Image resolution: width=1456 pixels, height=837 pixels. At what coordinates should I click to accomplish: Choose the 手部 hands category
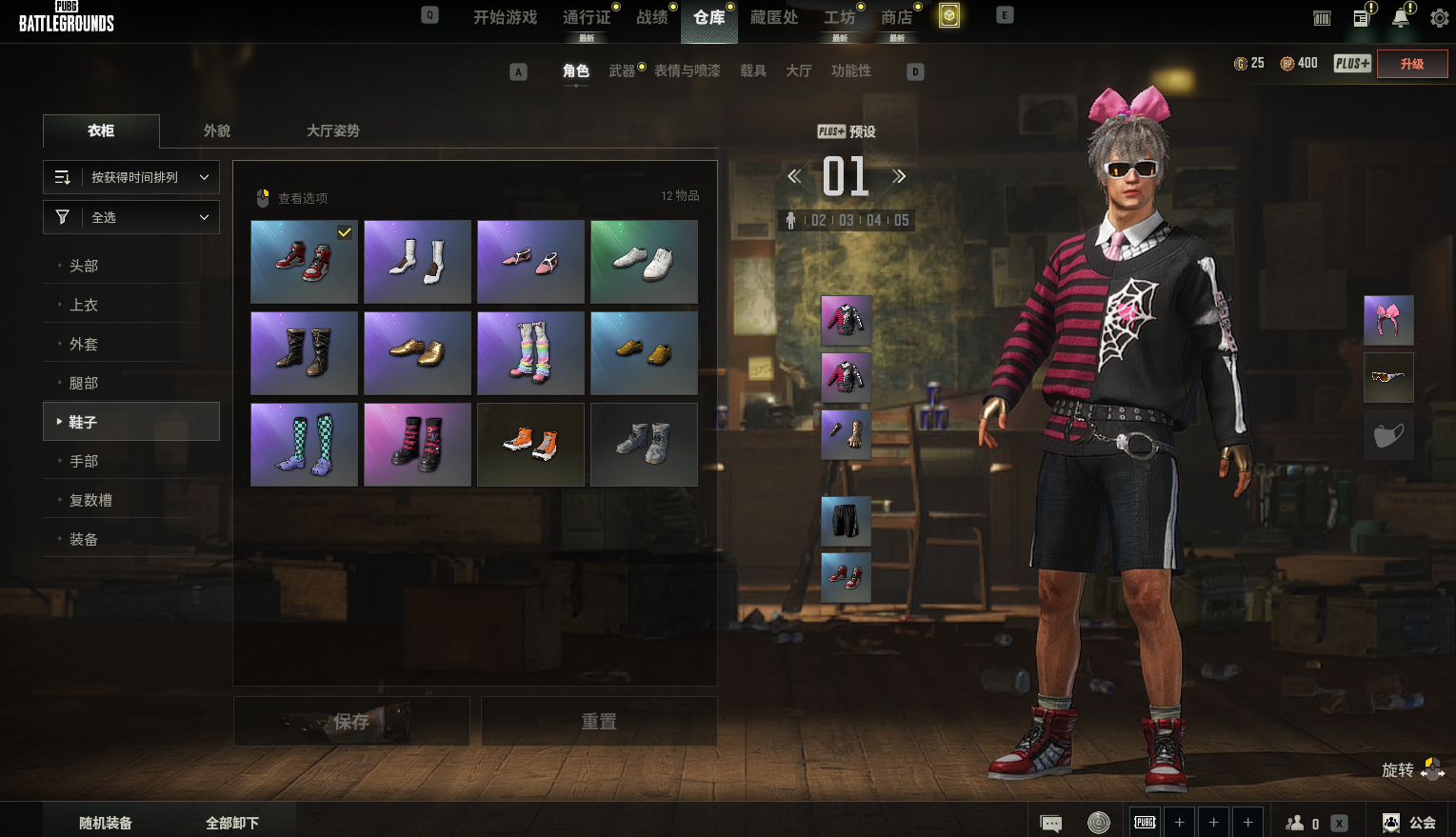pos(84,461)
